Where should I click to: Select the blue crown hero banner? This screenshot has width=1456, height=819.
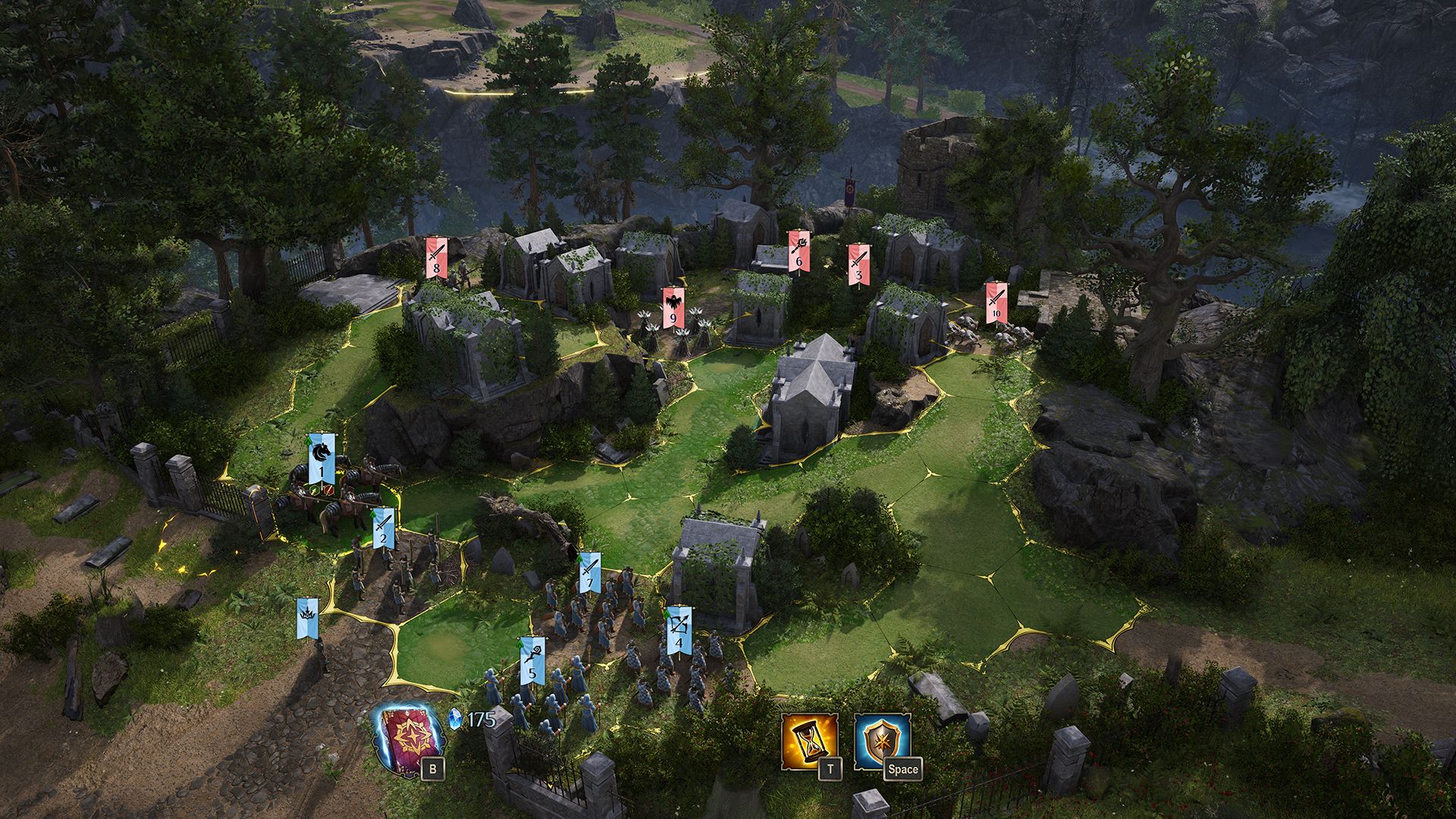[308, 617]
